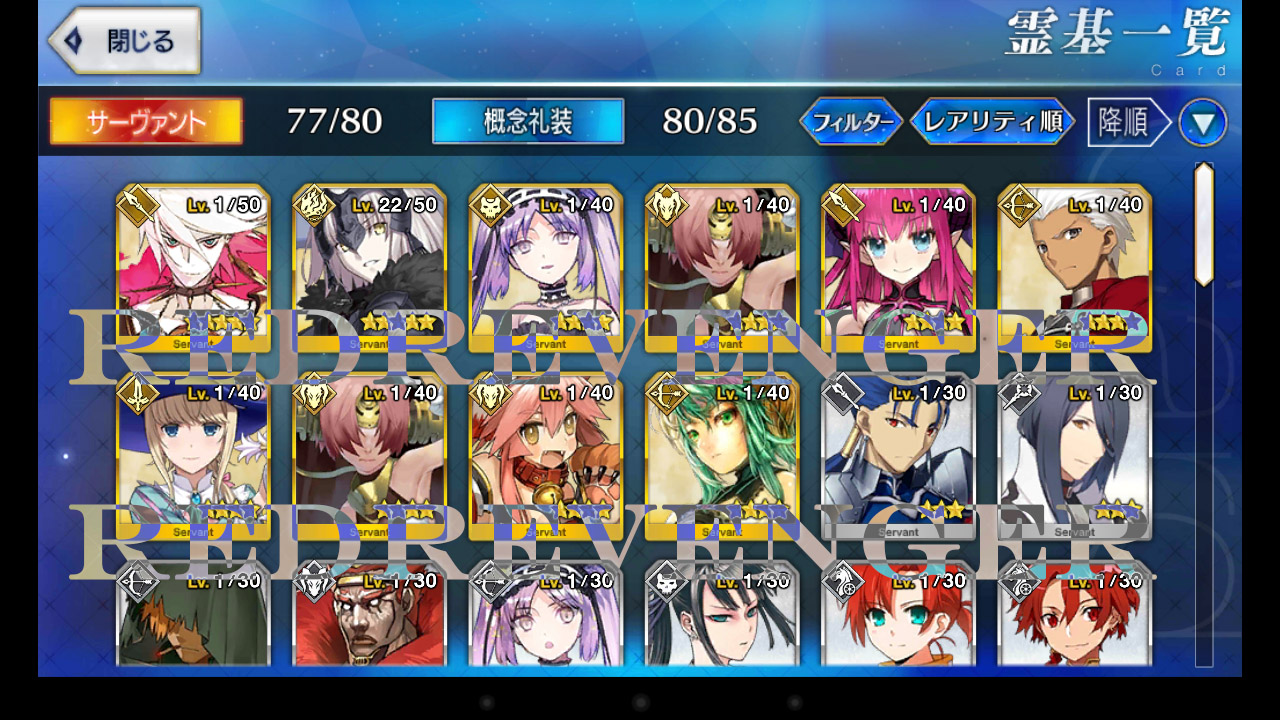Change sorting with レアリティ順 button
Viewport: 1280px width, 720px height.
[992, 122]
